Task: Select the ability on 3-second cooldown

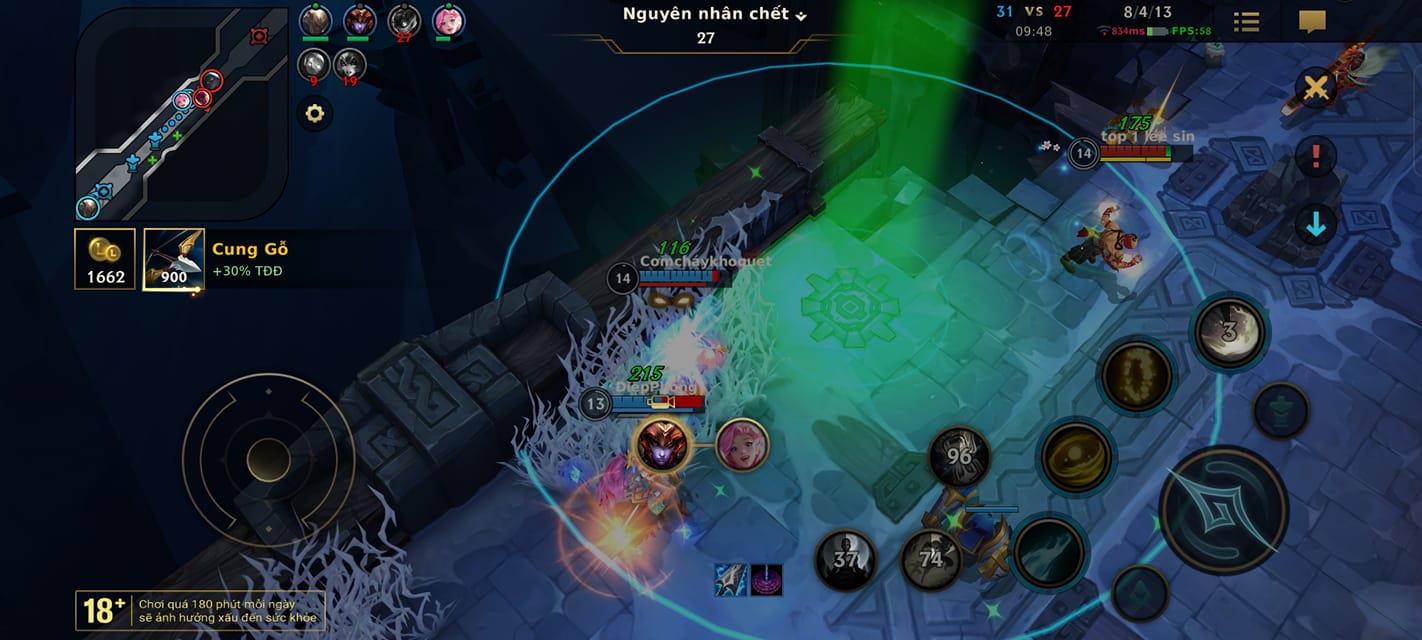Action: click(x=1230, y=332)
